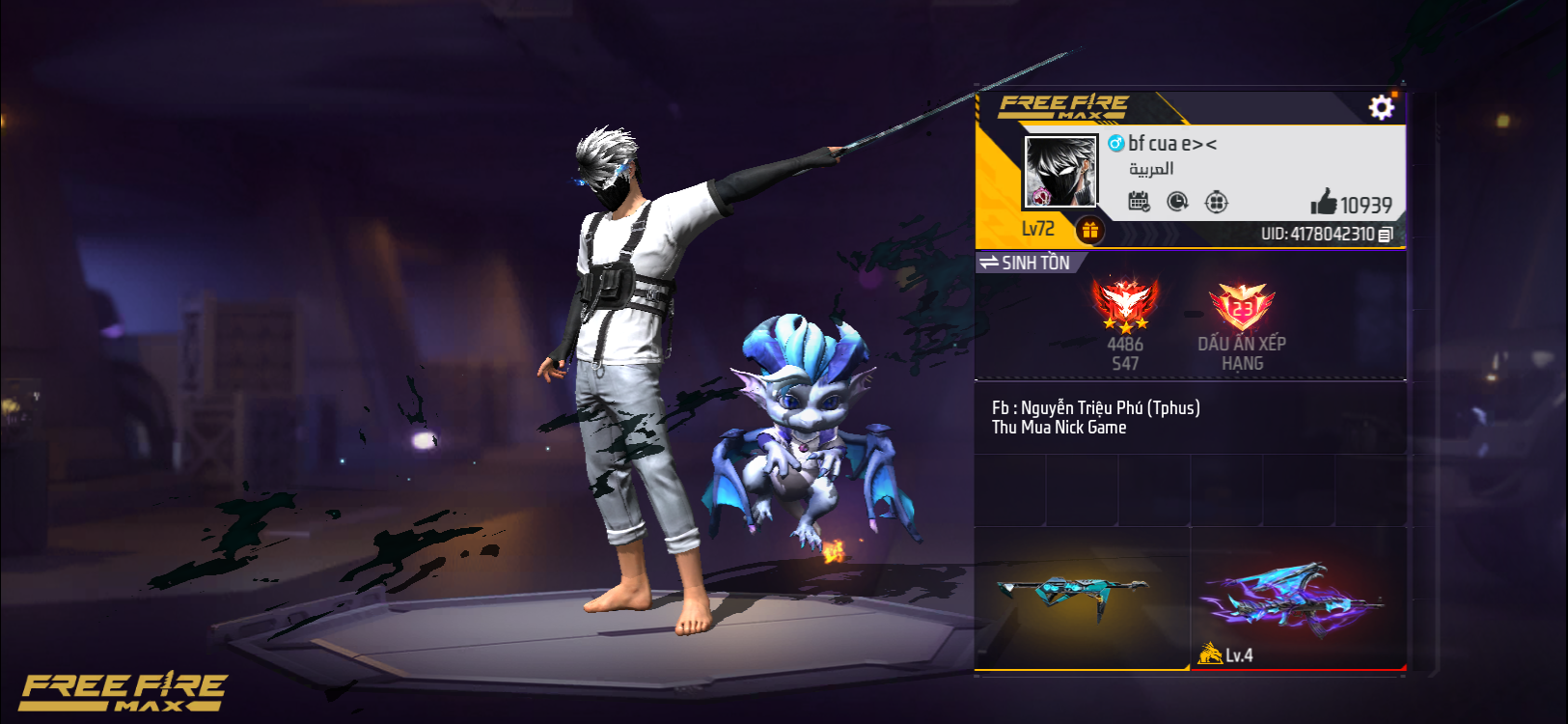Click the thumbs-up likes icon
Viewport: 1568px width, 724px height.
point(1325,203)
